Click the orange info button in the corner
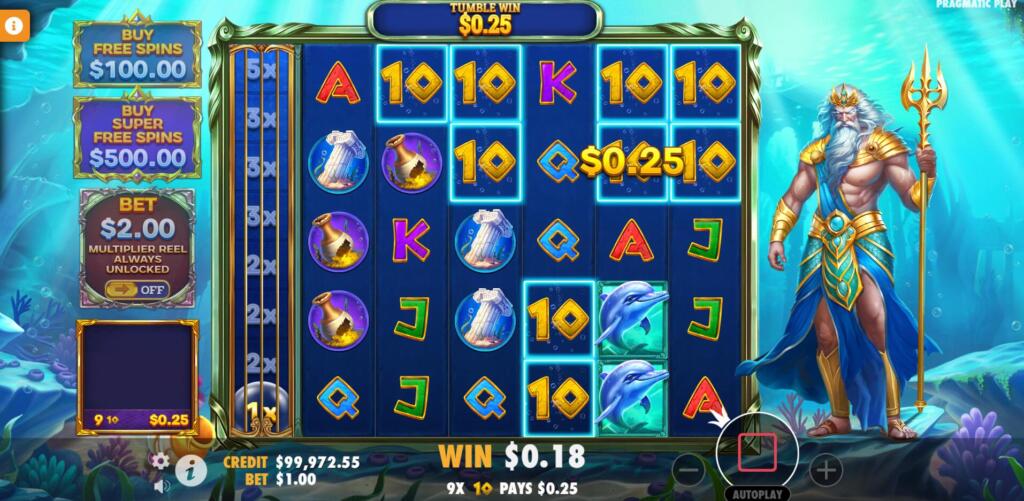 click(x=15, y=26)
